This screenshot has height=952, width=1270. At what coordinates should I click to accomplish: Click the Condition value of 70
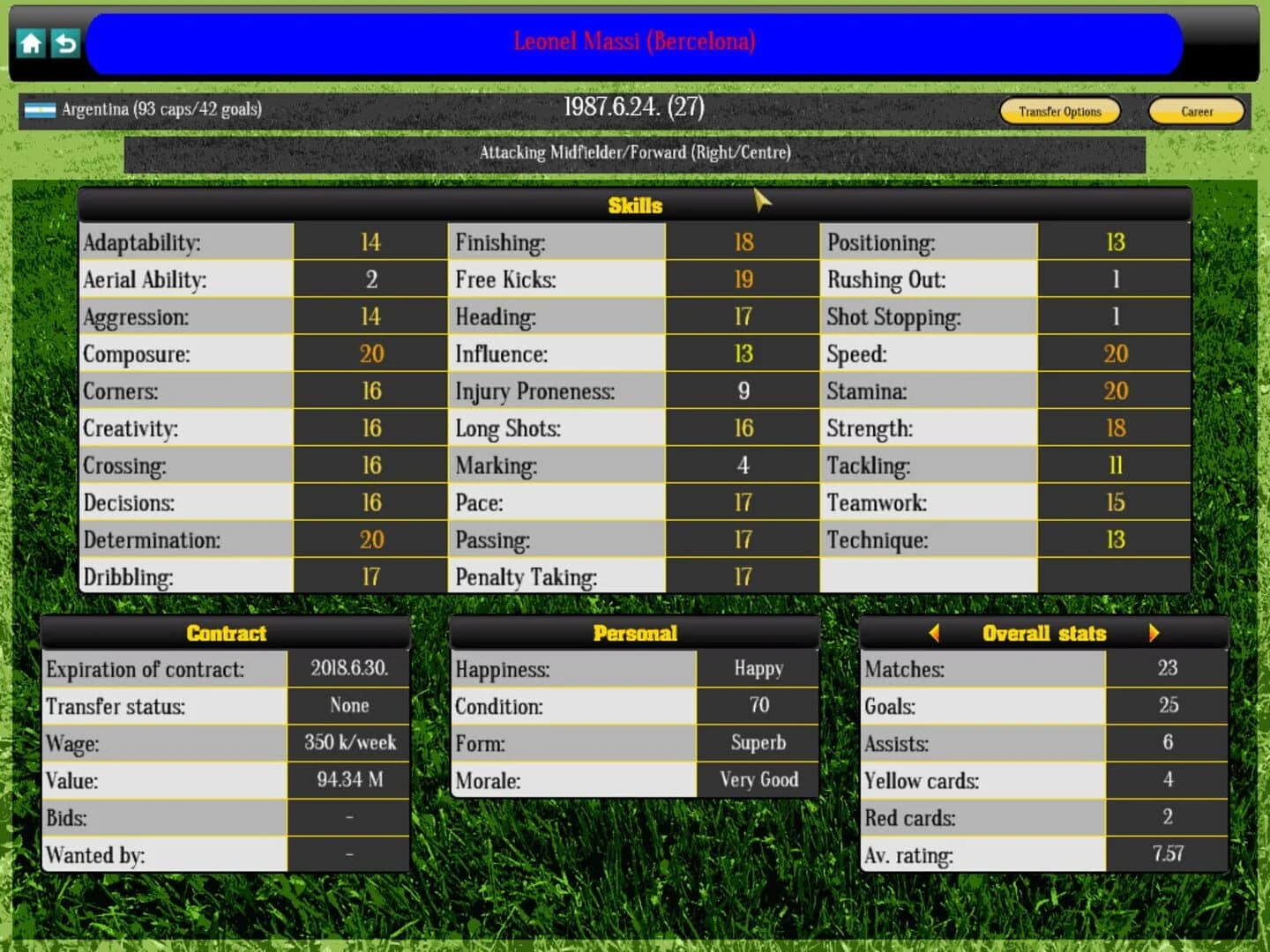(758, 705)
